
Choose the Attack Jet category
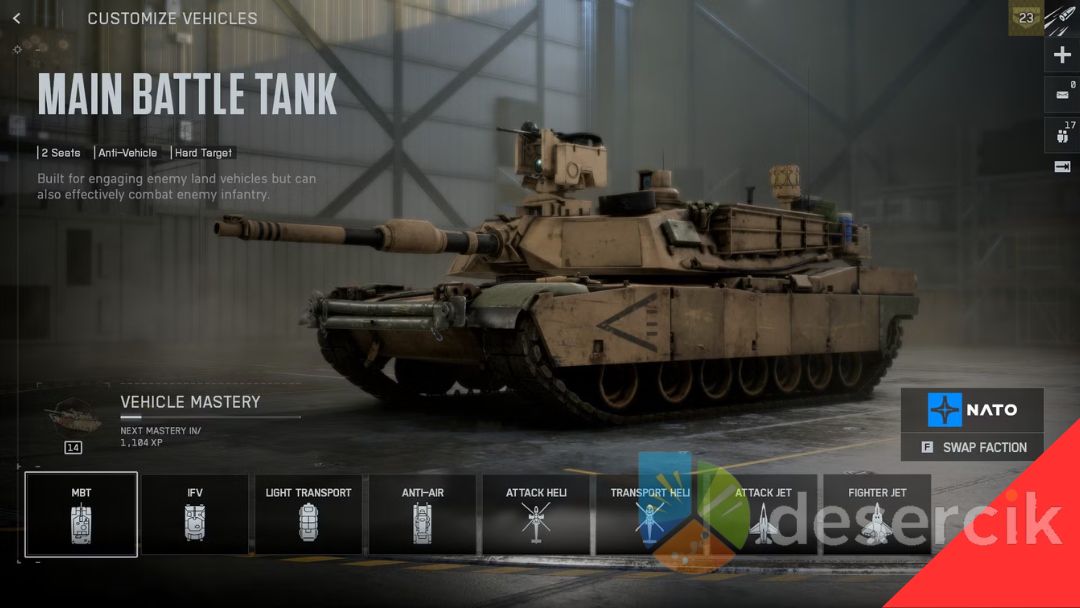tap(763, 514)
